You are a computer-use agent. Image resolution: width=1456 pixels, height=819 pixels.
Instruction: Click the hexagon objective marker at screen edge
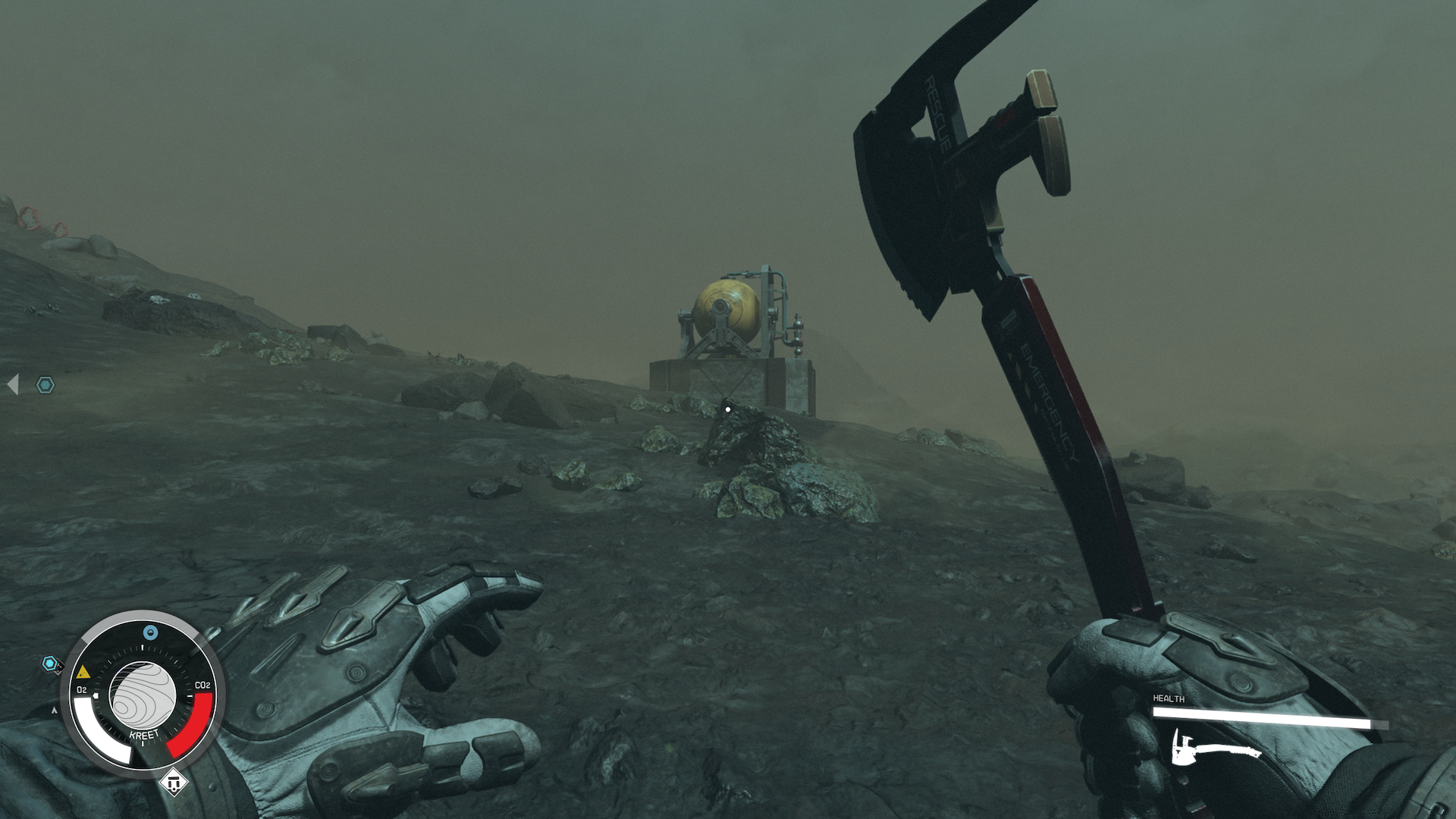click(x=45, y=385)
